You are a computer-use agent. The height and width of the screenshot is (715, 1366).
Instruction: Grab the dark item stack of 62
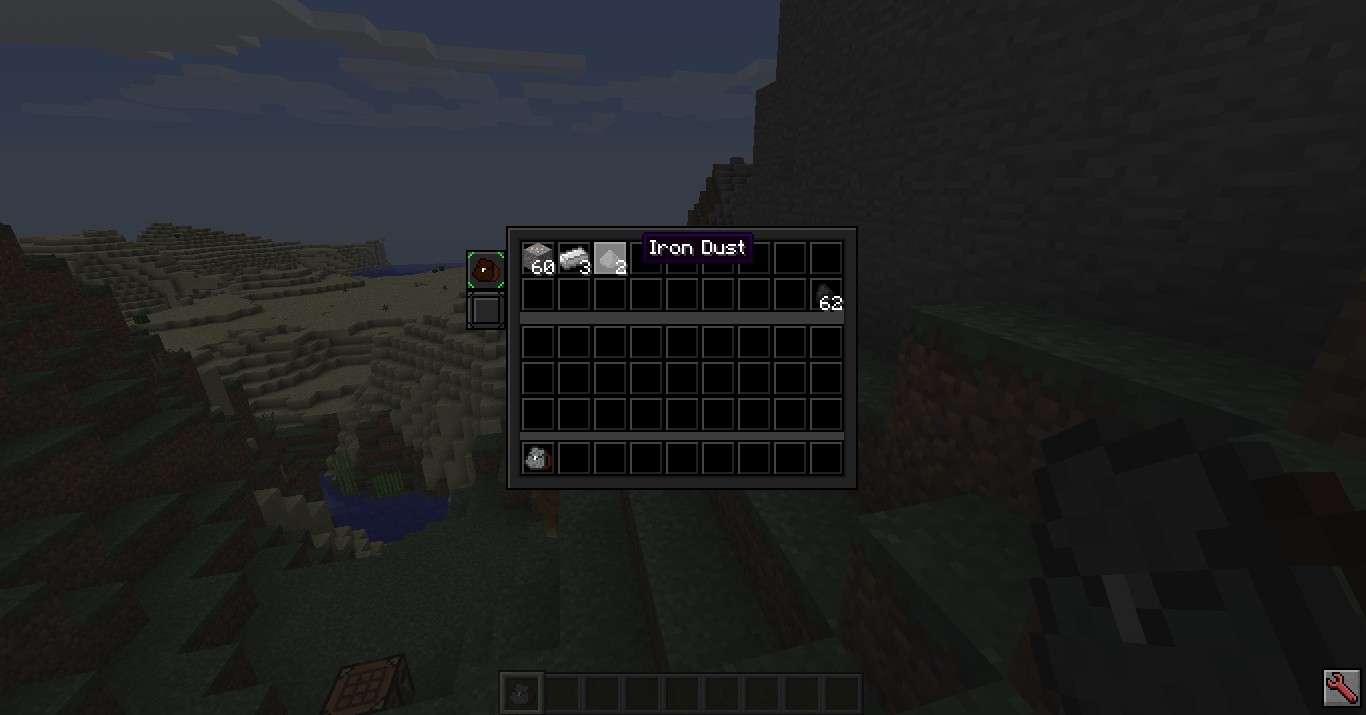[x=826, y=295]
